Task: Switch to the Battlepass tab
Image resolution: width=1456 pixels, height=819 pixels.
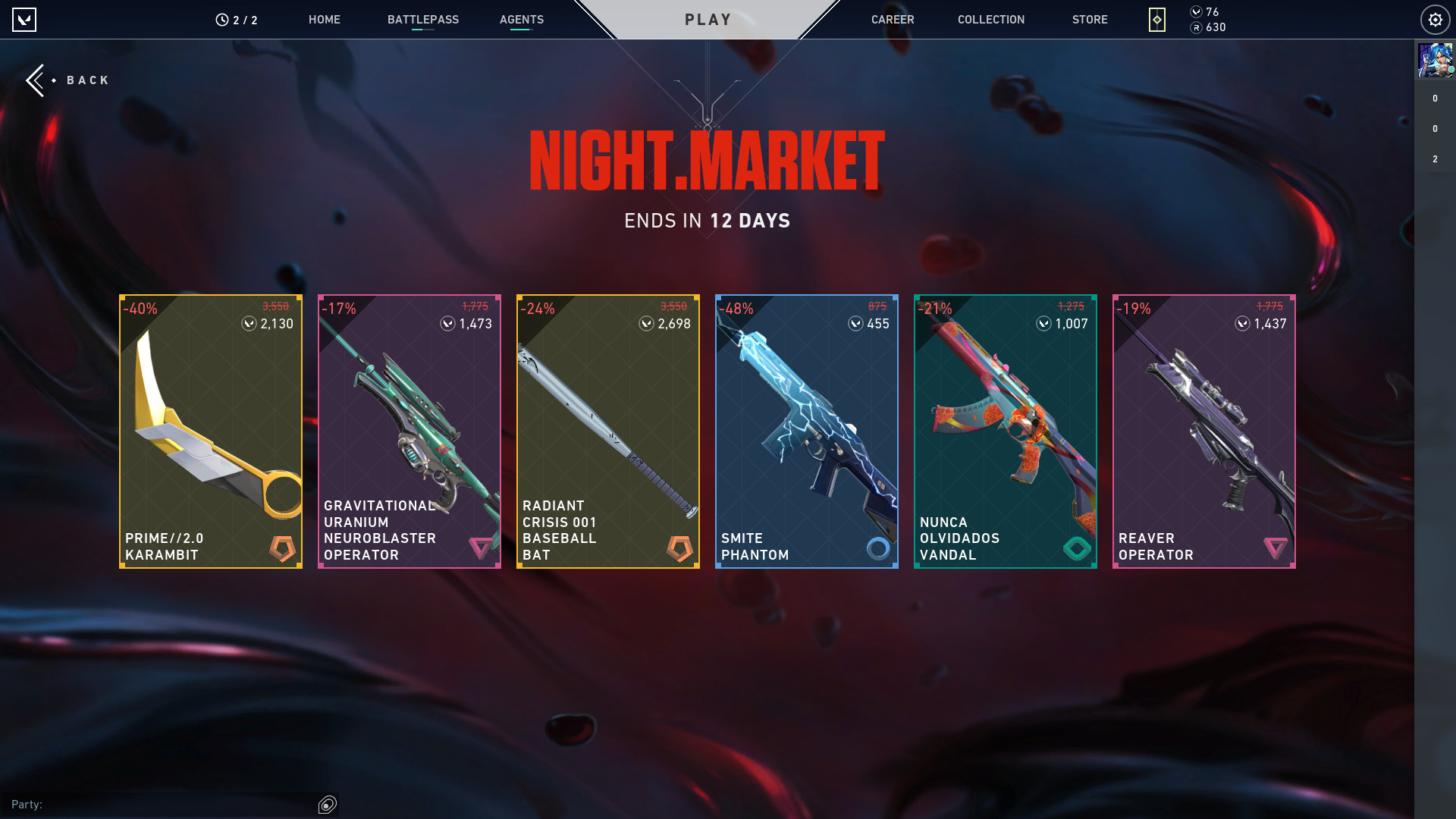Action: point(422,20)
